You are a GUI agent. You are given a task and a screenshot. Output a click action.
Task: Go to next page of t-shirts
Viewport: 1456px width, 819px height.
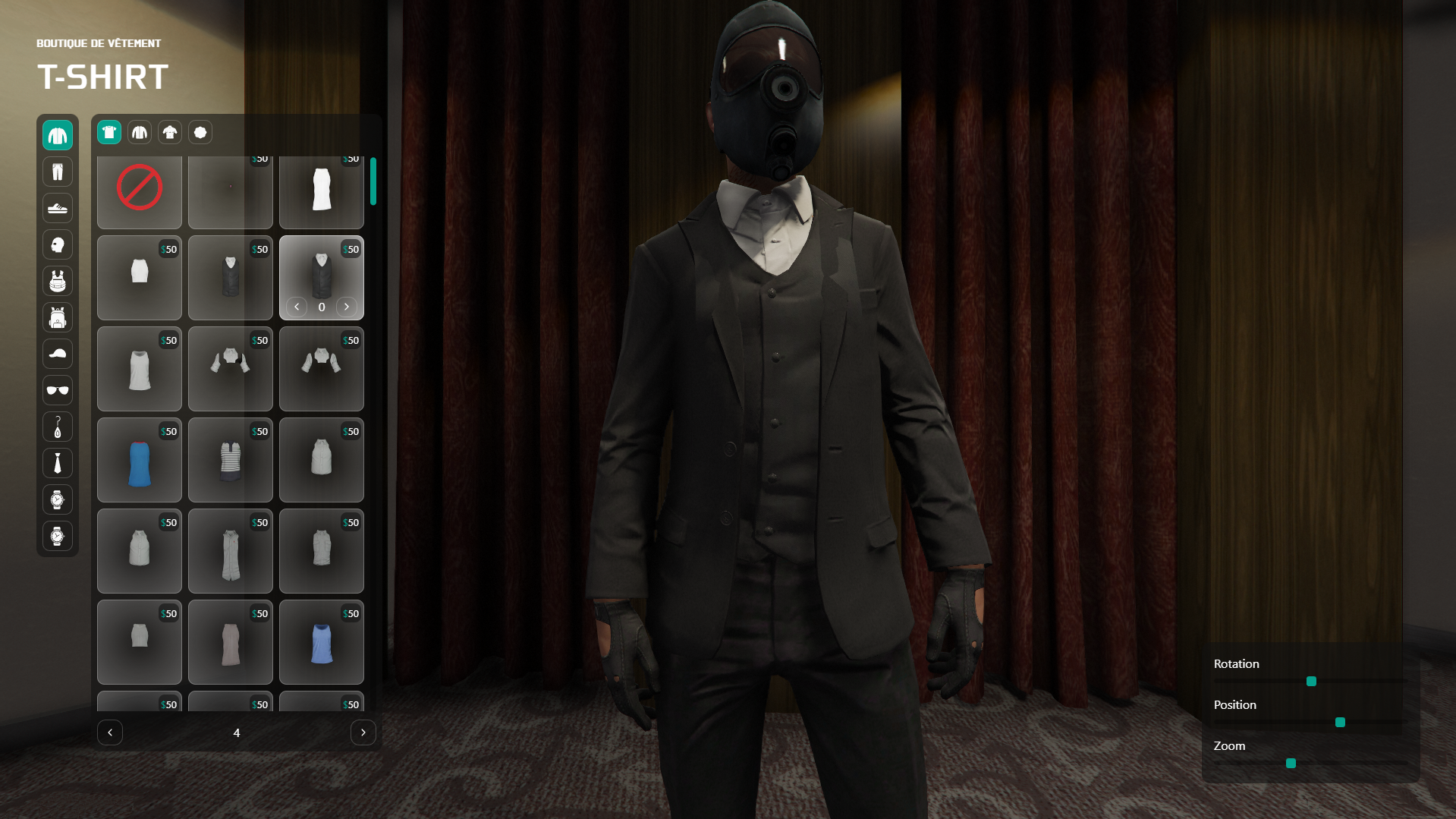tap(363, 732)
